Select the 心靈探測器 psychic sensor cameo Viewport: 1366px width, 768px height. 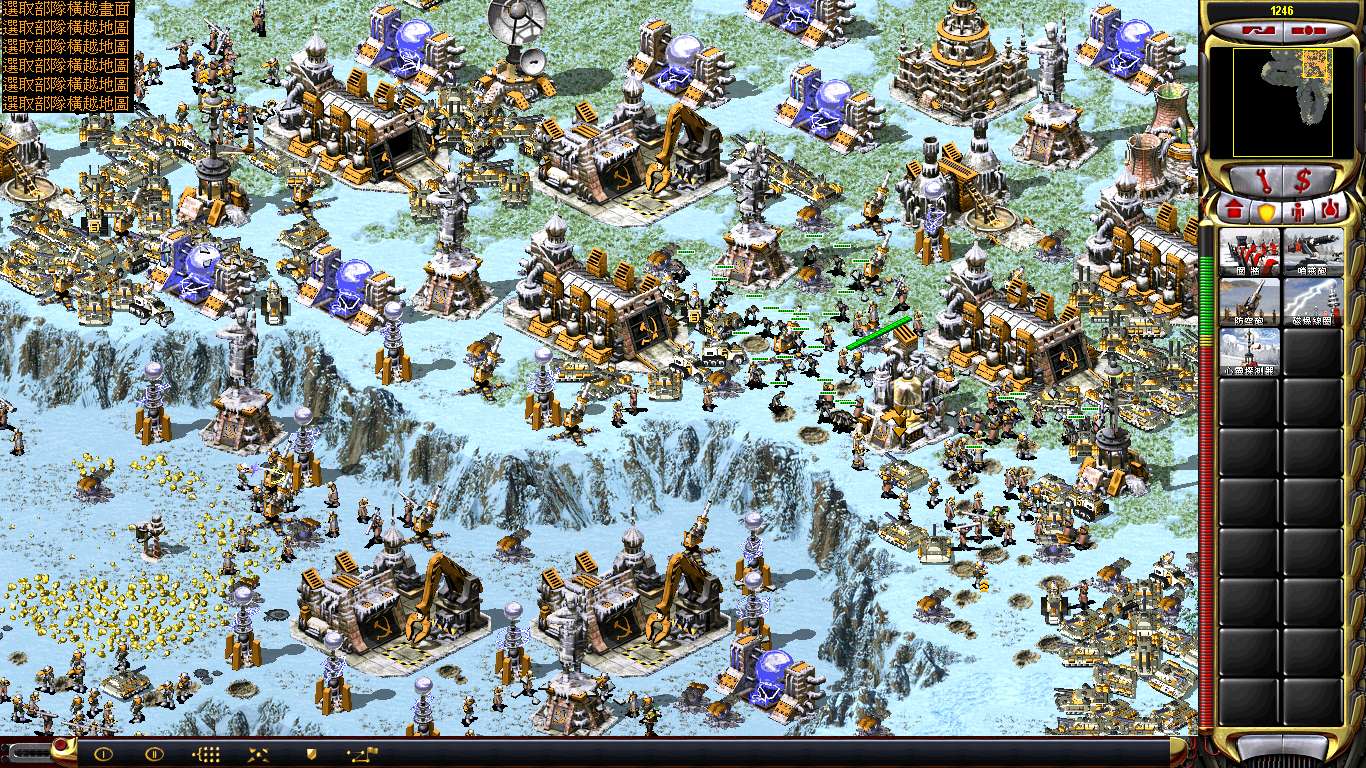[x=1249, y=352]
